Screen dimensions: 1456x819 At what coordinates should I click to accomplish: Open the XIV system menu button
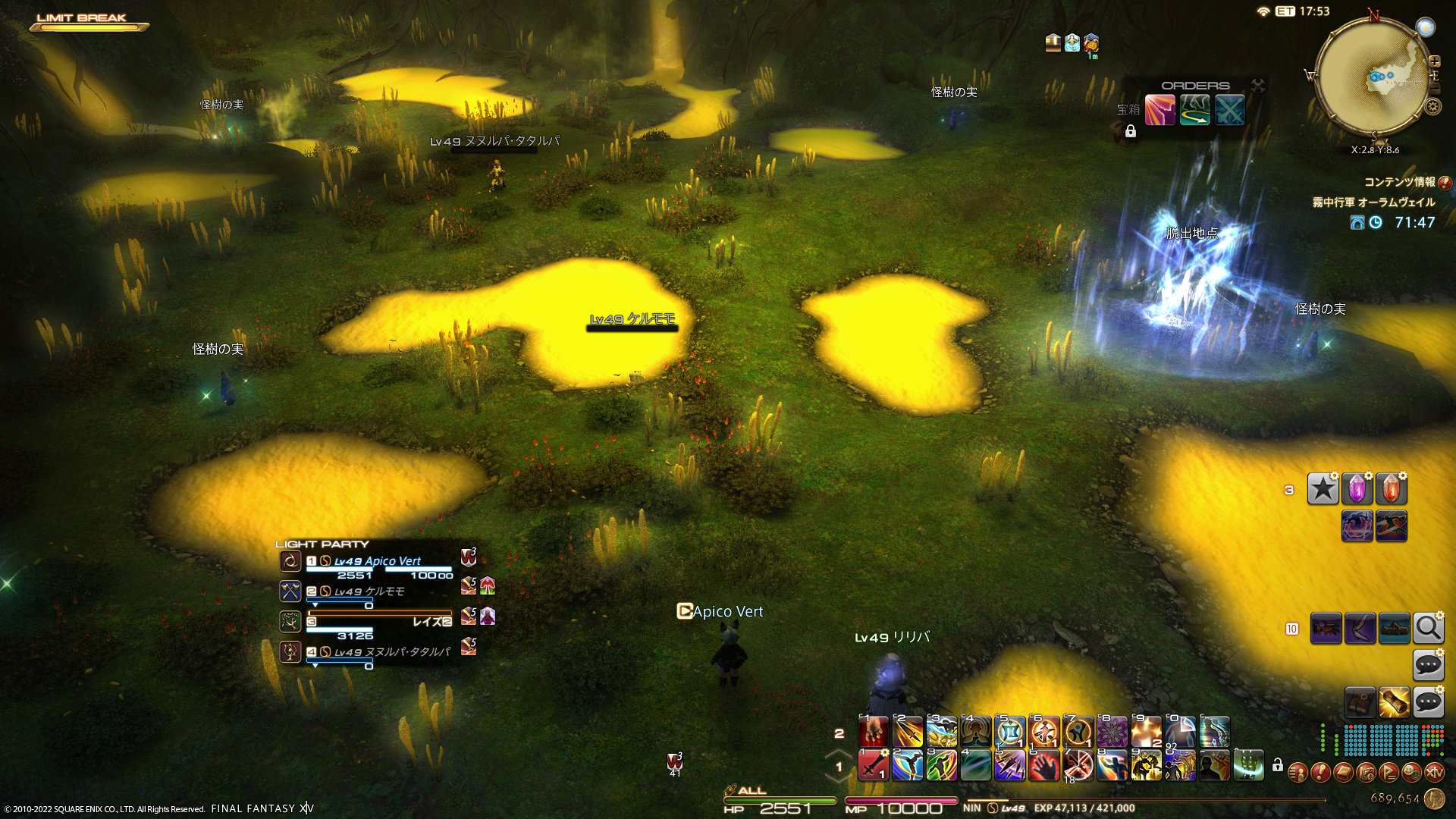point(1434,773)
